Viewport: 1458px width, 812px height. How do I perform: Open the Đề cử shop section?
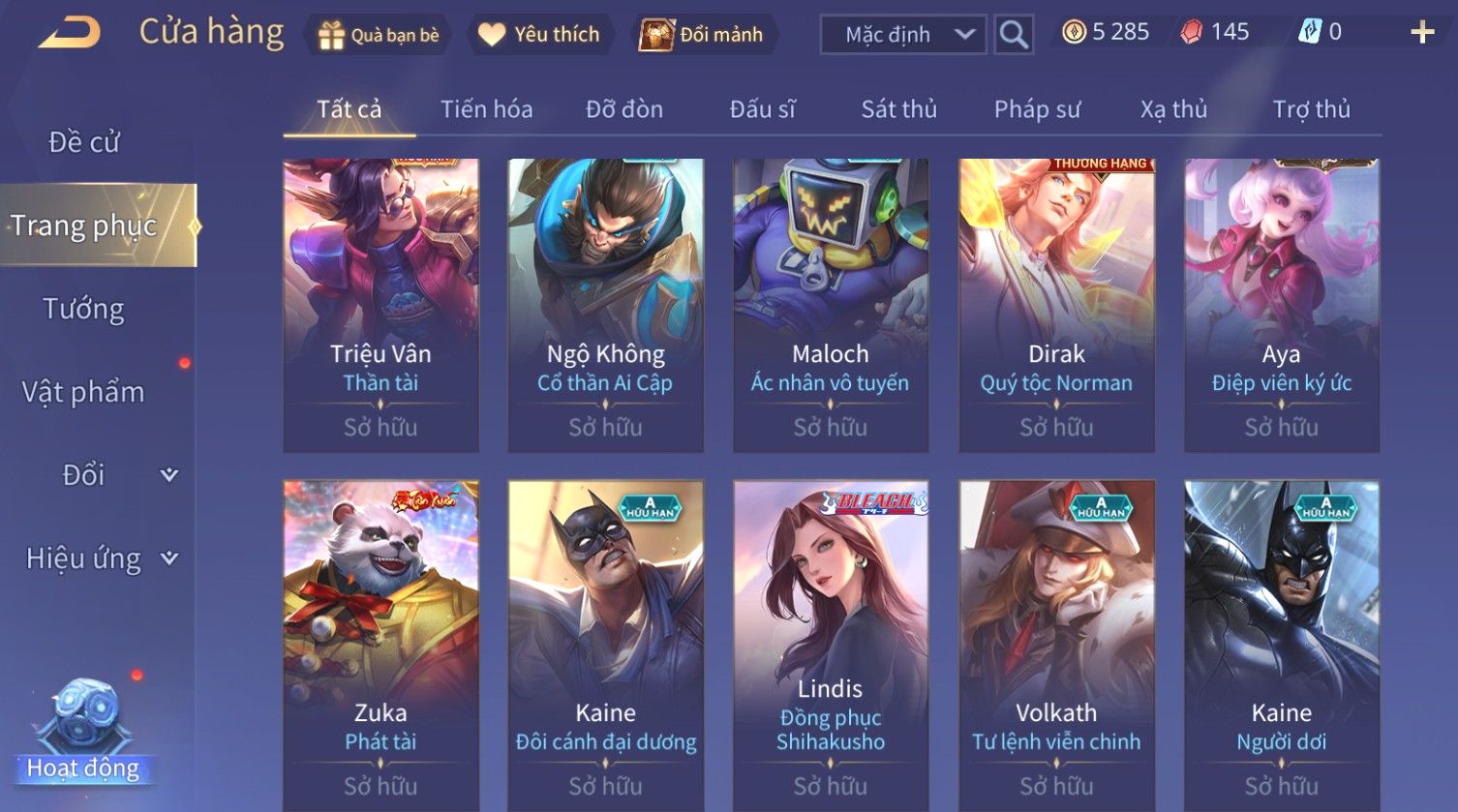pos(84,142)
